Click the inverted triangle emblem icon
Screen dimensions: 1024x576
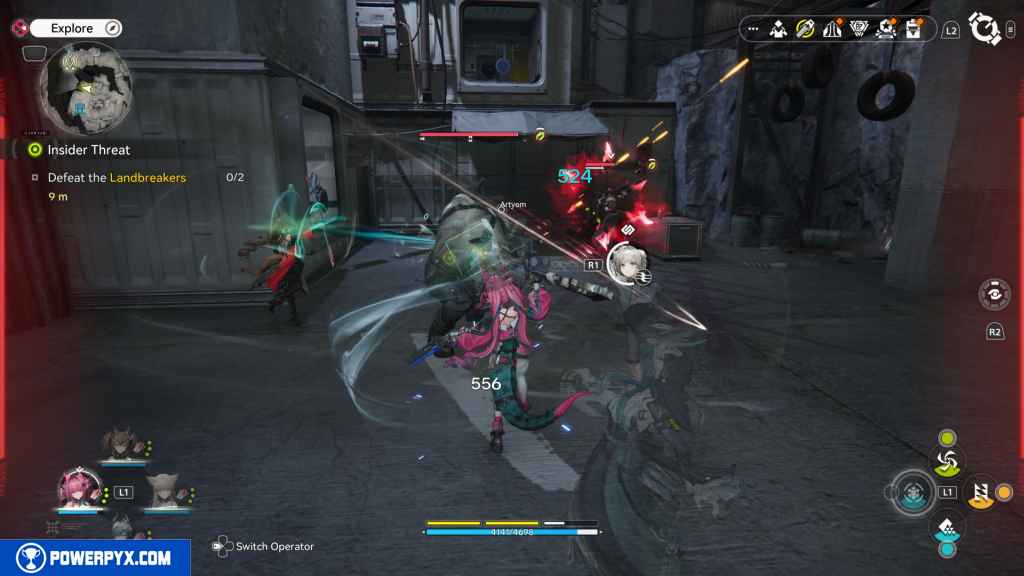[x=858, y=29]
